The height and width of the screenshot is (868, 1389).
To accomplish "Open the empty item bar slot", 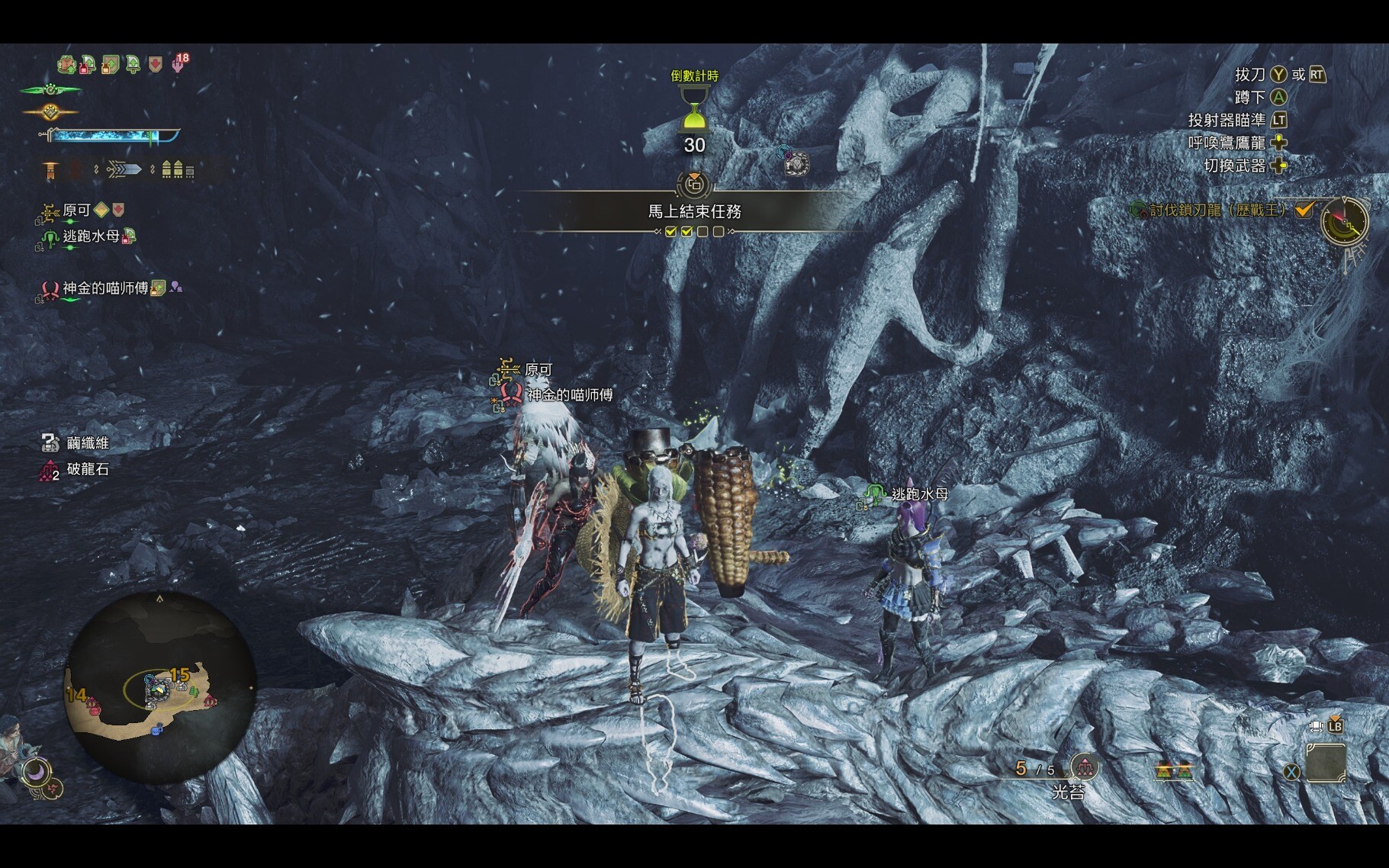I will click(1326, 763).
